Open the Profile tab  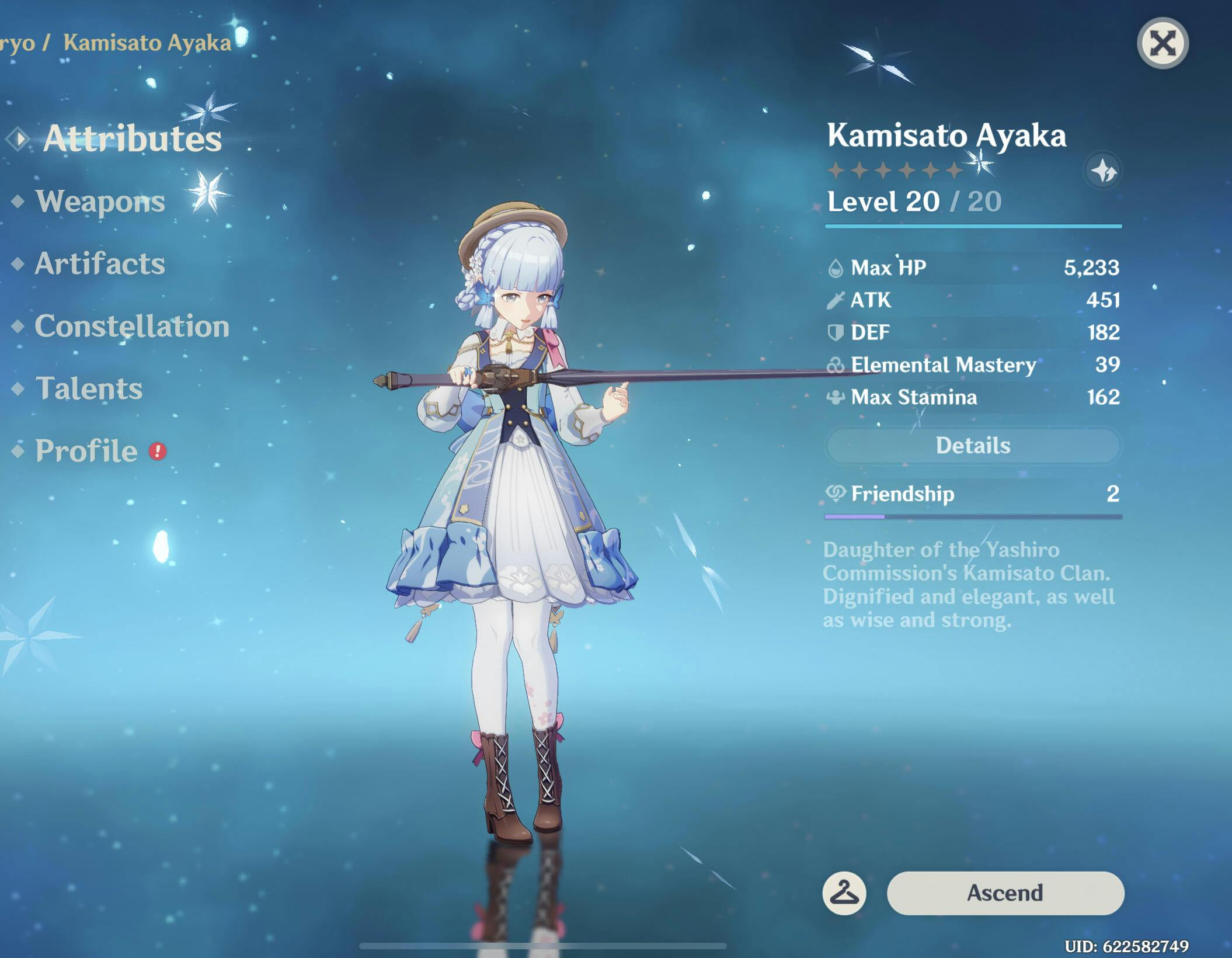click(x=86, y=451)
